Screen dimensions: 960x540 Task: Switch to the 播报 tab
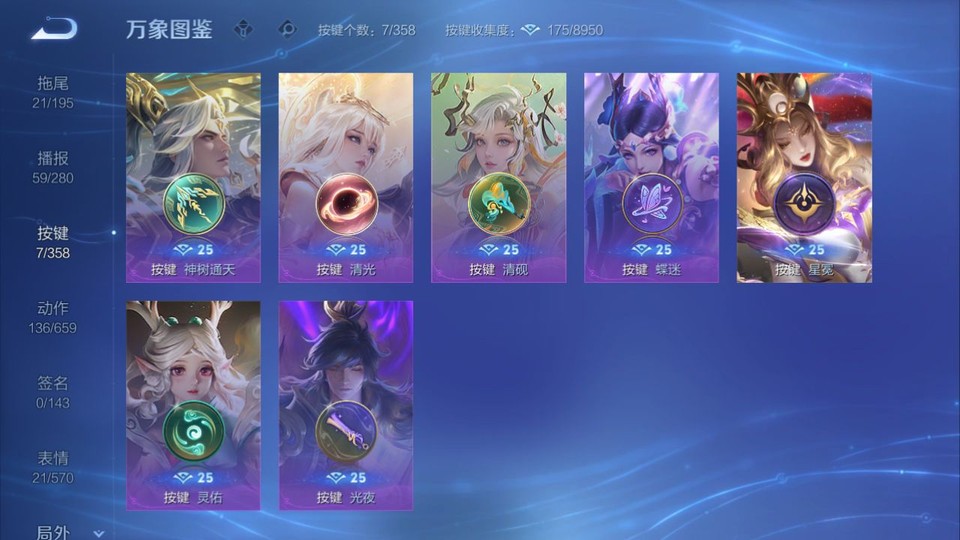53,167
